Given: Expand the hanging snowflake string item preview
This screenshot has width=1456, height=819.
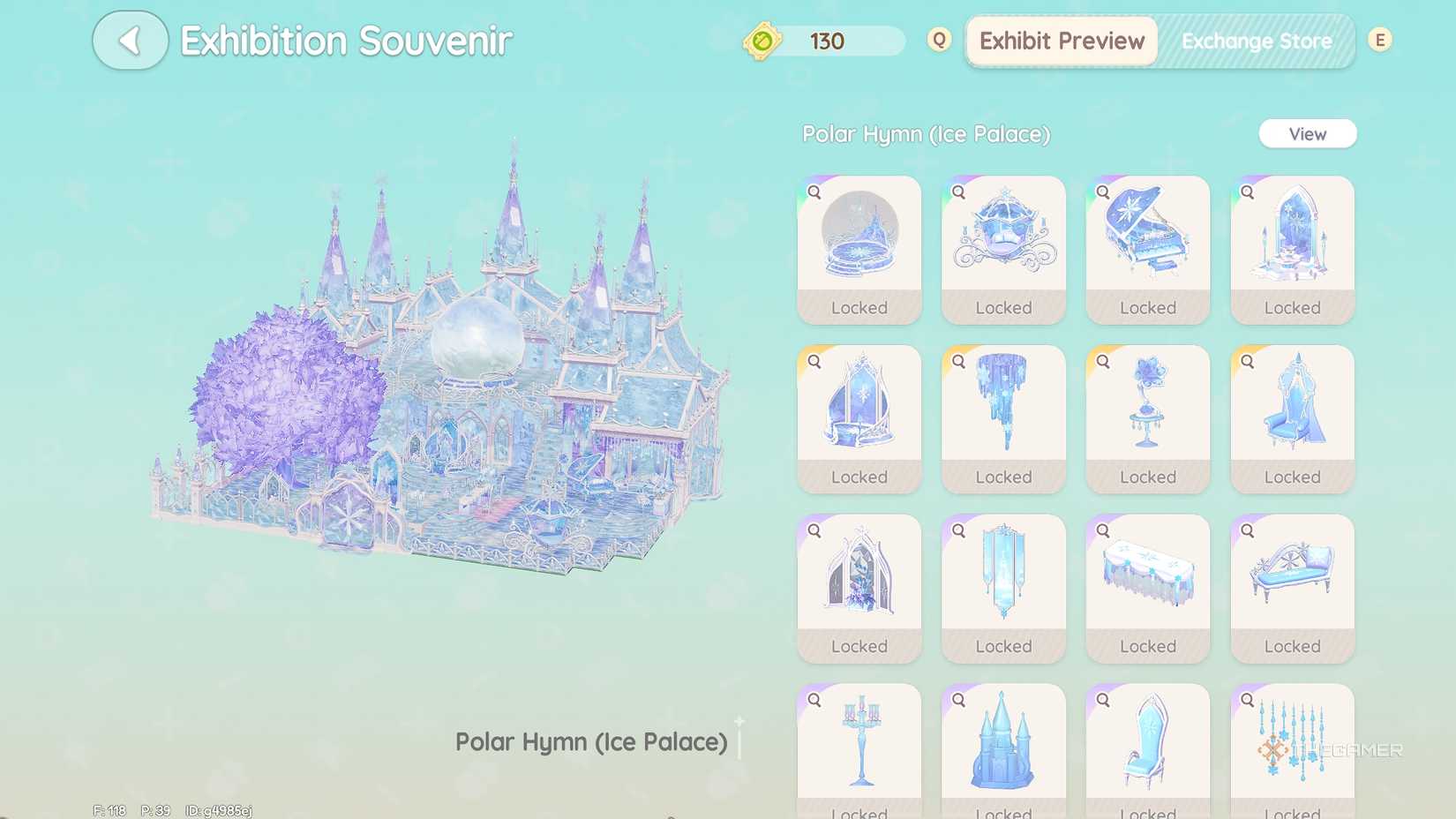Looking at the screenshot, I should coord(1293,746).
